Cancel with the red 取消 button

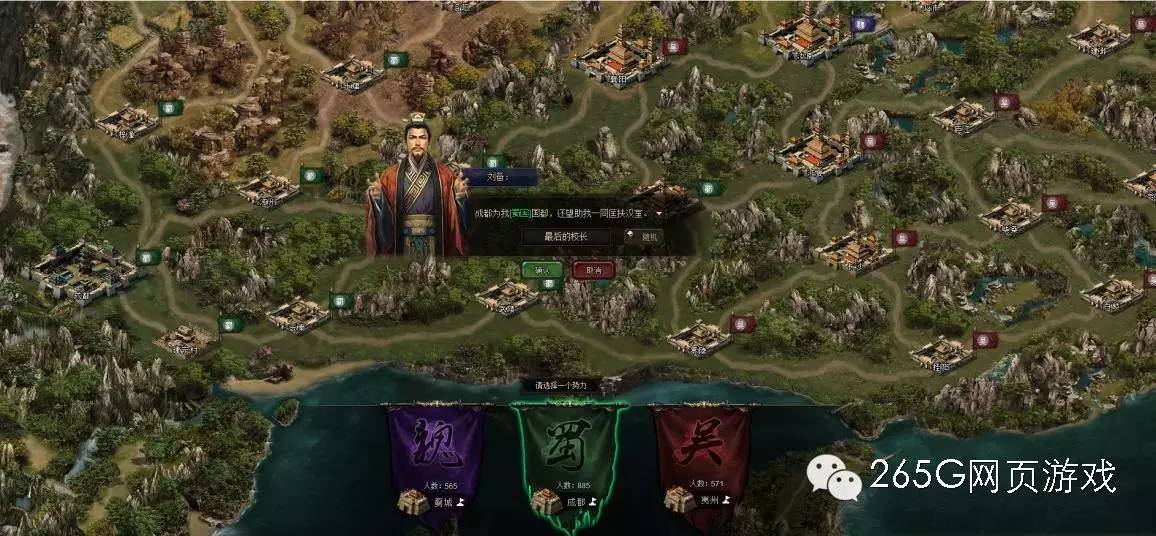point(593,270)
